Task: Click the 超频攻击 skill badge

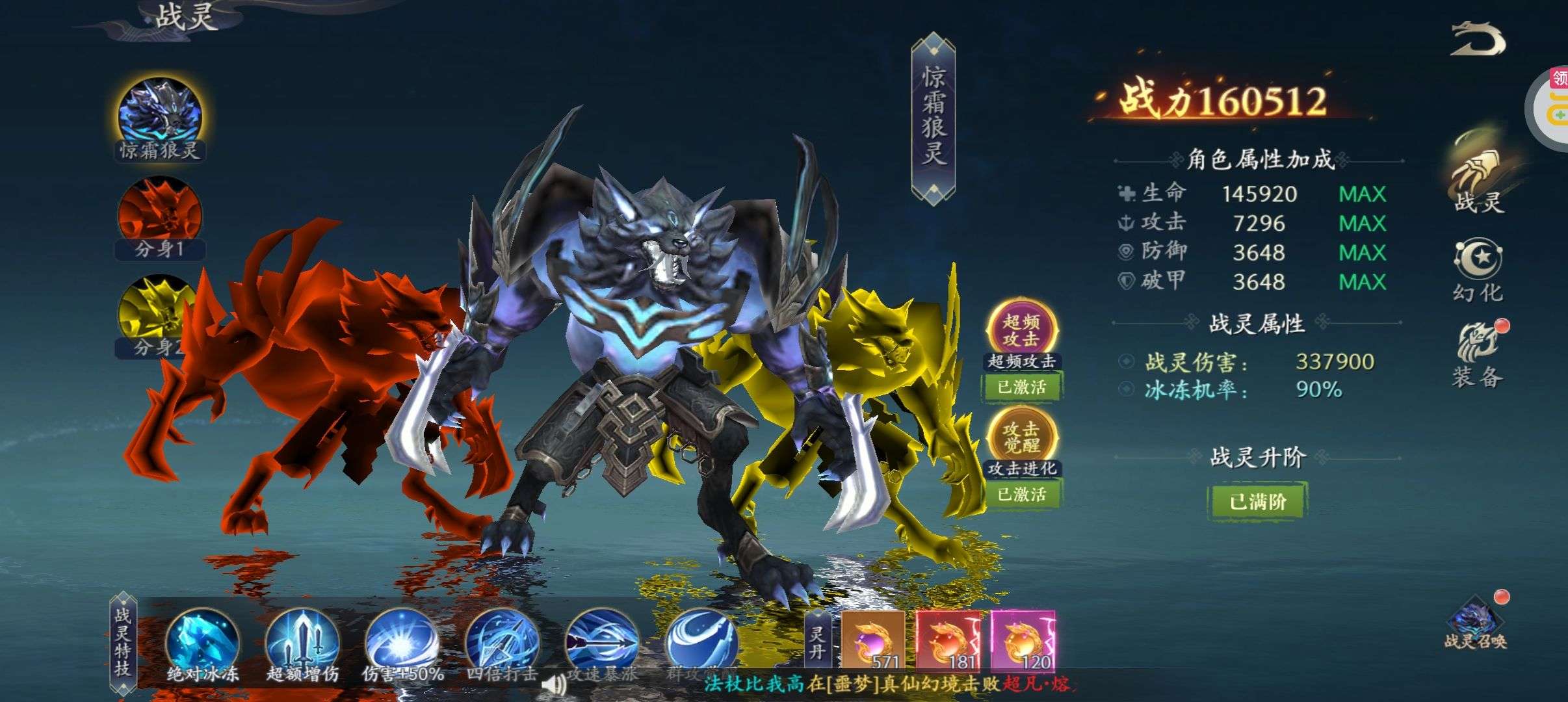Action: (x=1021, y=330)
